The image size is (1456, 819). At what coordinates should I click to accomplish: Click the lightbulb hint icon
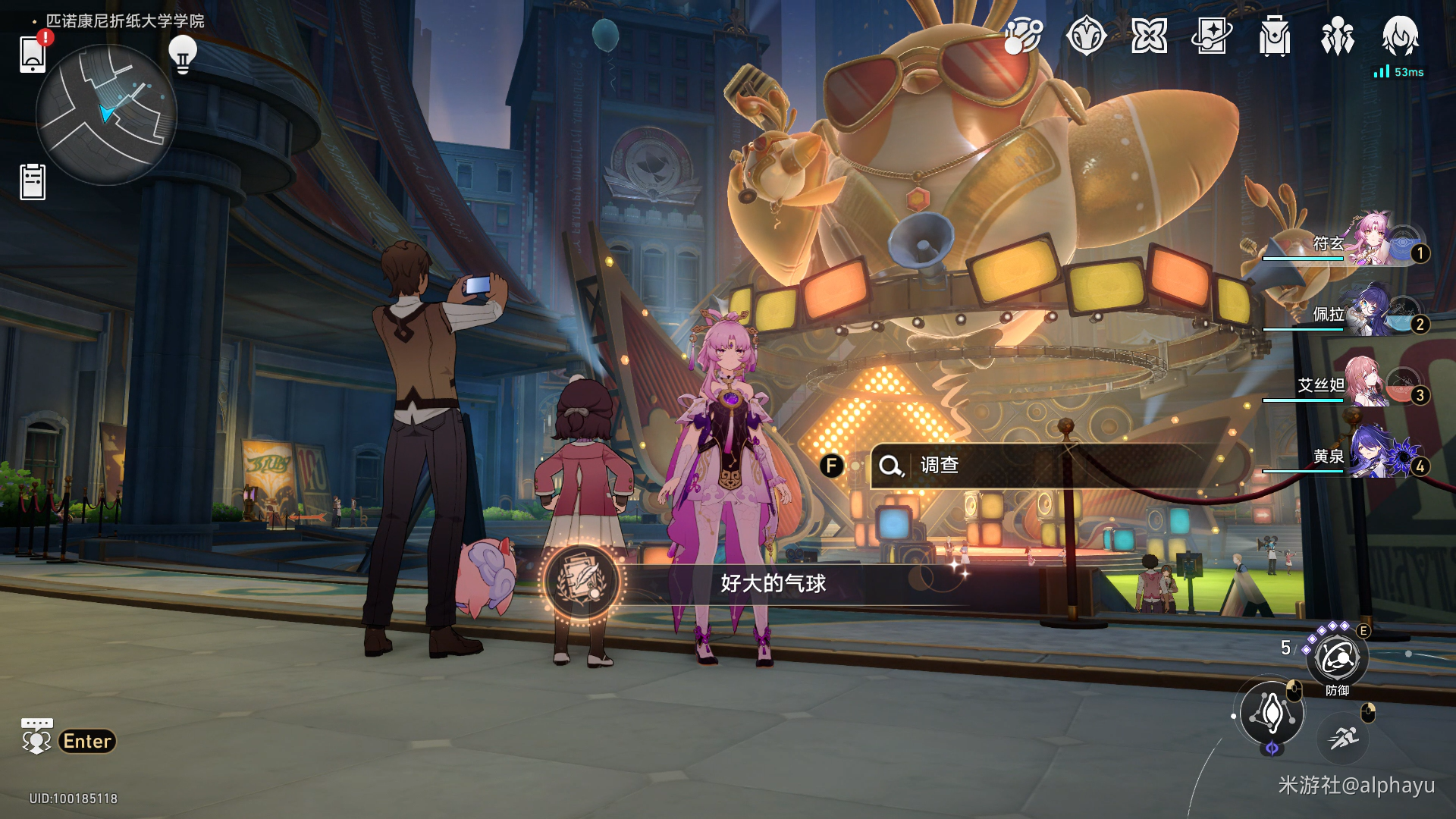[182, 54]
